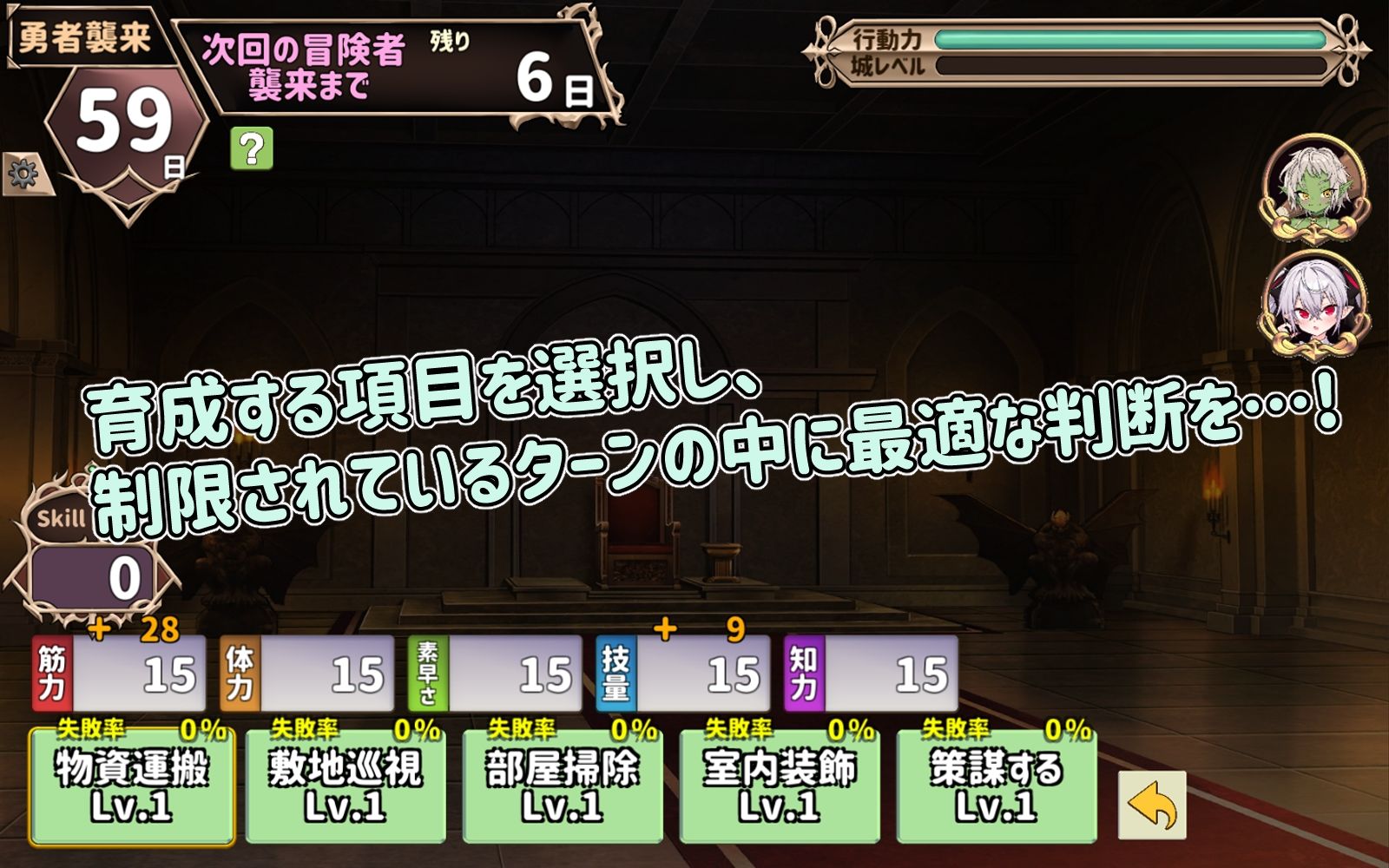This screenshot has width=1389, height=868.
Task: Select the green goblin girl portrait
Action: coord(1313,187)
